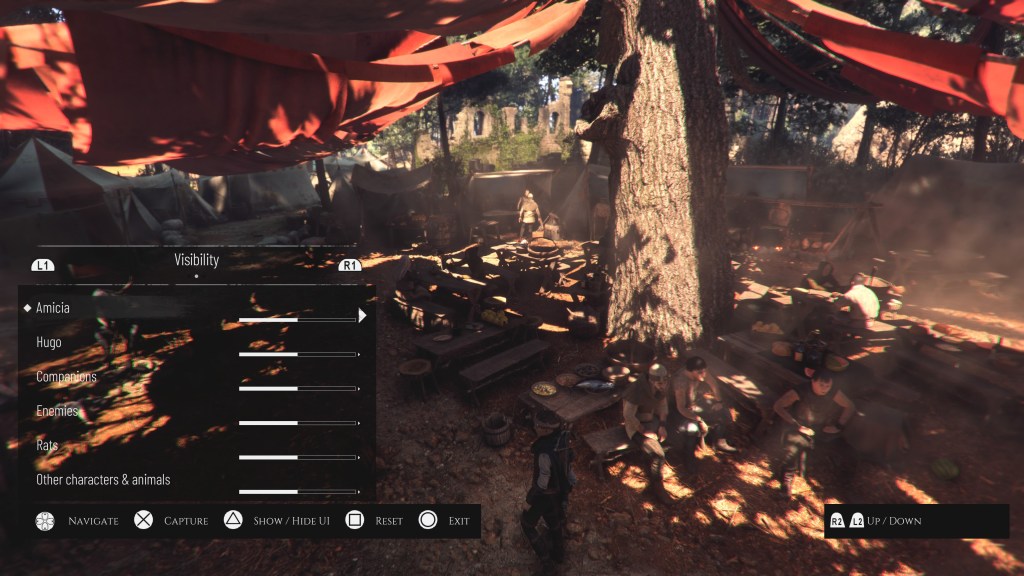Adjust the Amicia visibility slider
Screen dimensions: 1024x576
click(x=298, y=320)
